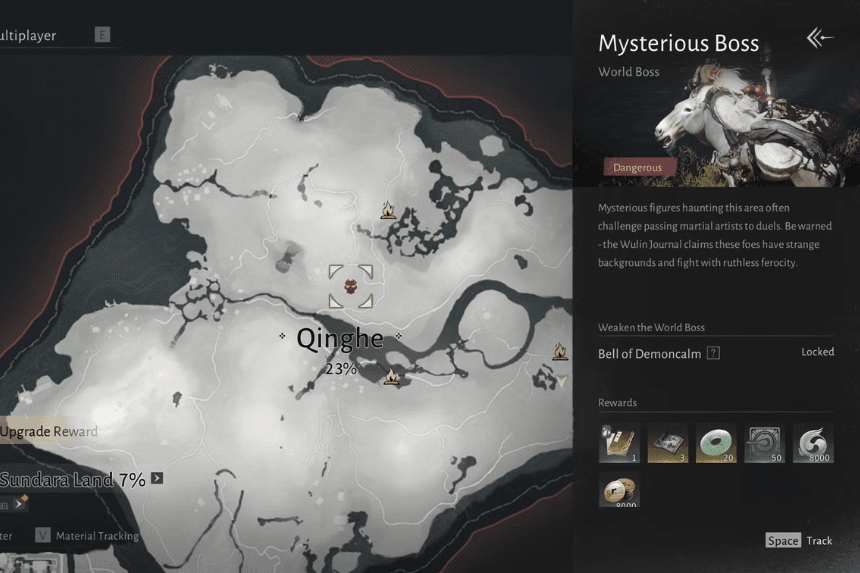Image resolution: width=860 pixels, height=573 pixels.
Task: Select the red world boss map marker
Action: pyautogui.click(x=351, y=287)
